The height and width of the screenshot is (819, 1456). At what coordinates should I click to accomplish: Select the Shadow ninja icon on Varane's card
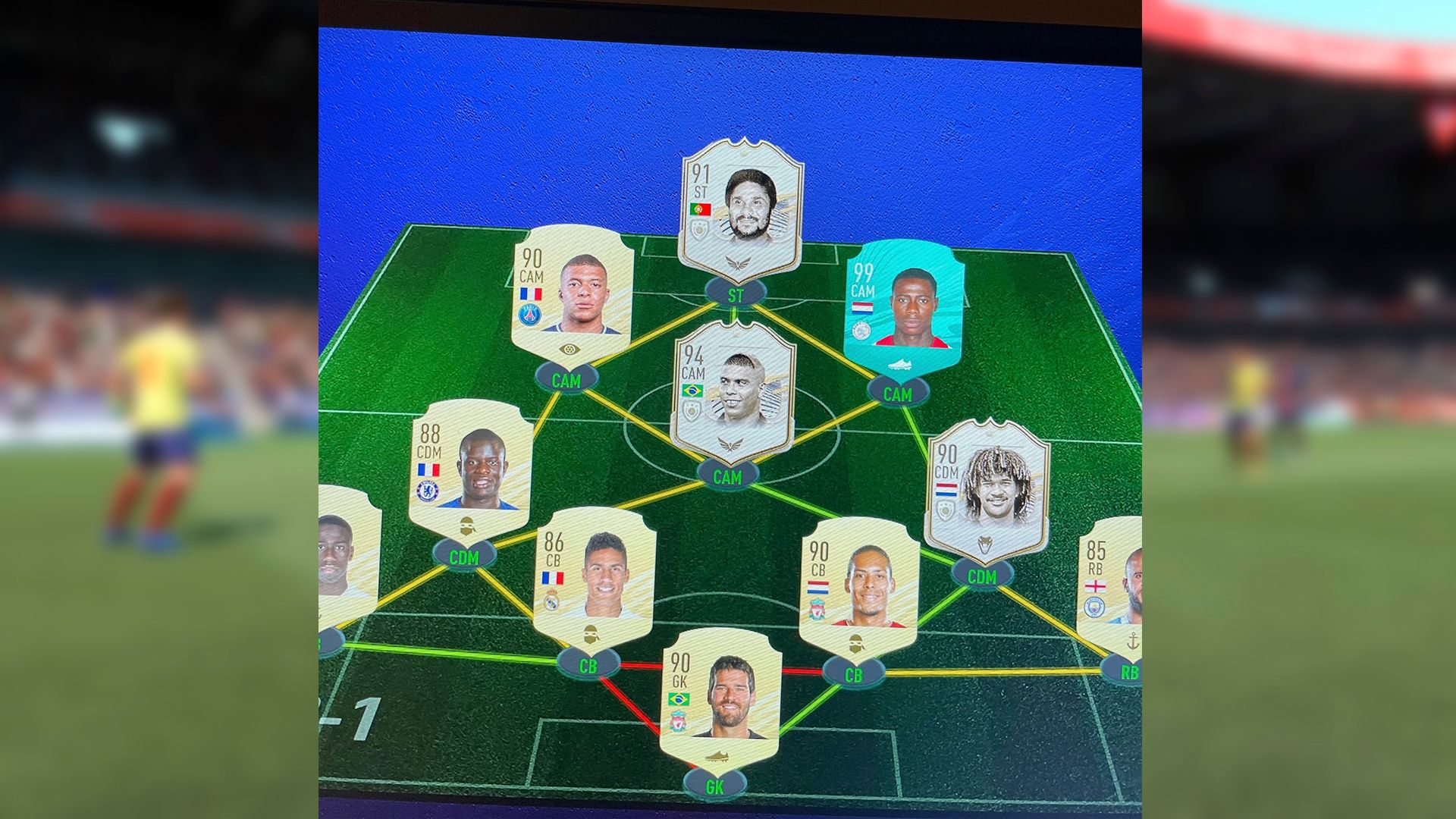(x=590, y=635)
